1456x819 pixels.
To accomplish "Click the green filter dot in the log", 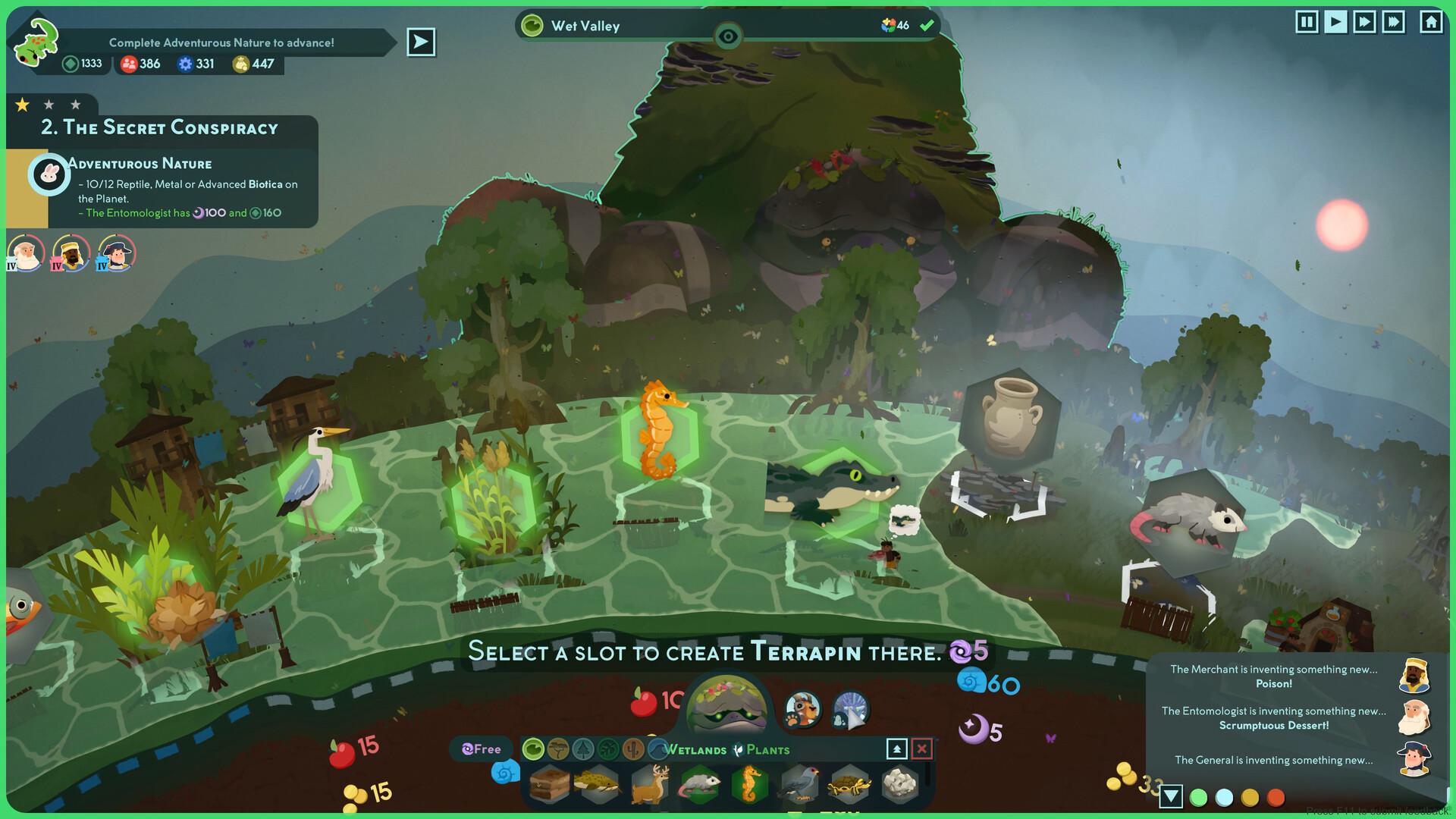I will (1198, 797).
